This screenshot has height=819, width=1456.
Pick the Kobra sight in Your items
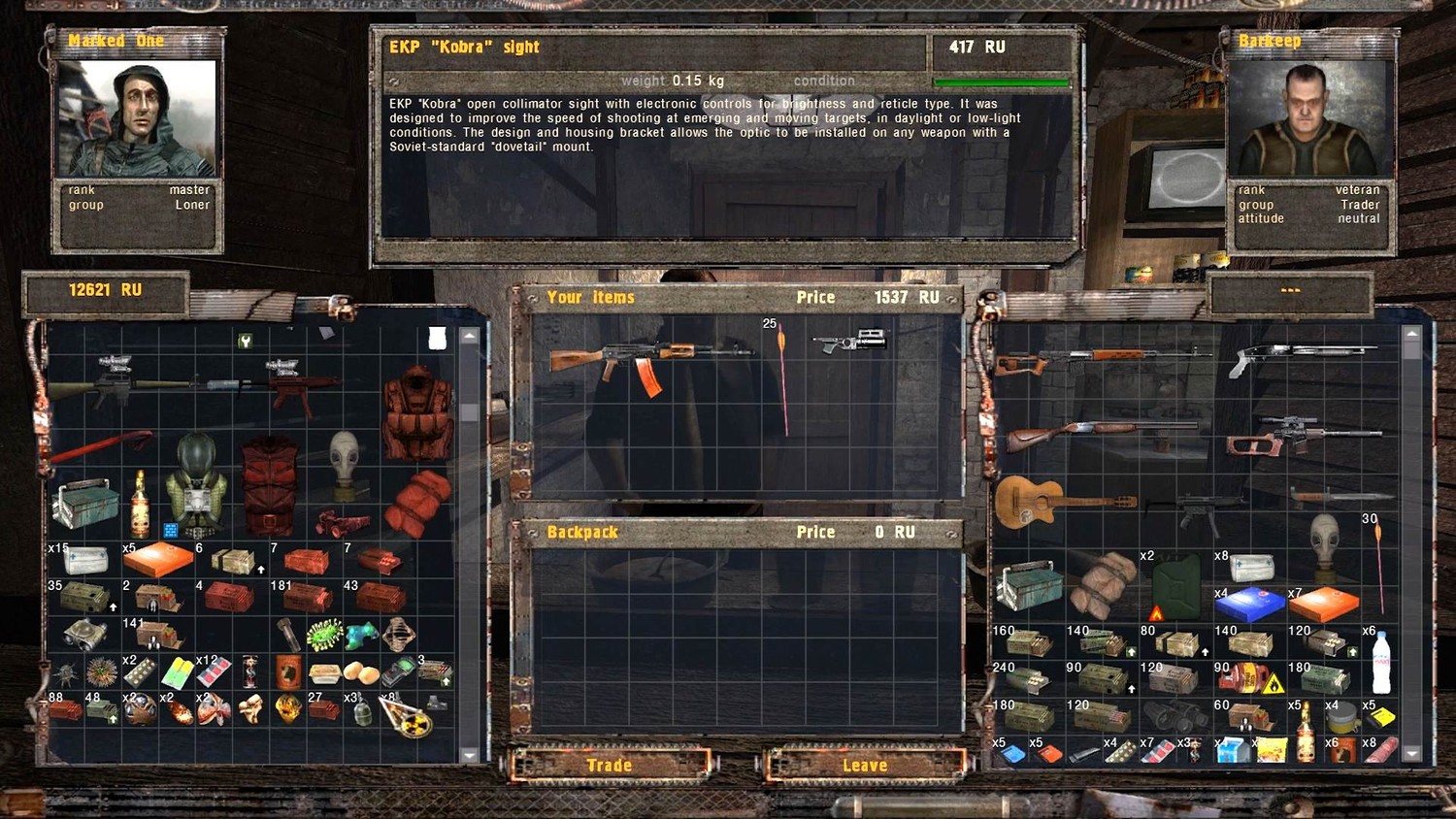[850, 343]
